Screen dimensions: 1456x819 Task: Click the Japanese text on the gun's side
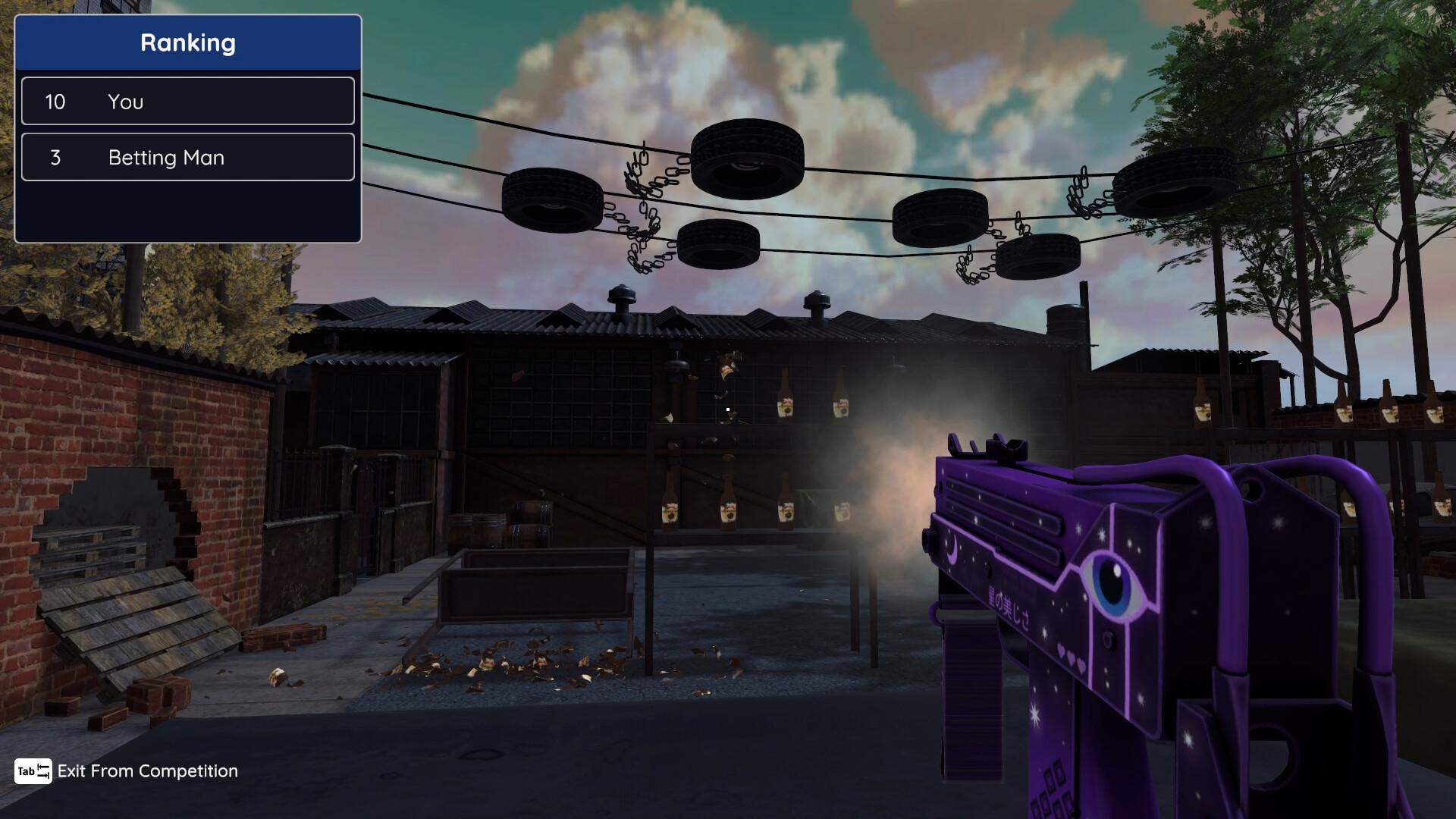[x=1009, y=607]
